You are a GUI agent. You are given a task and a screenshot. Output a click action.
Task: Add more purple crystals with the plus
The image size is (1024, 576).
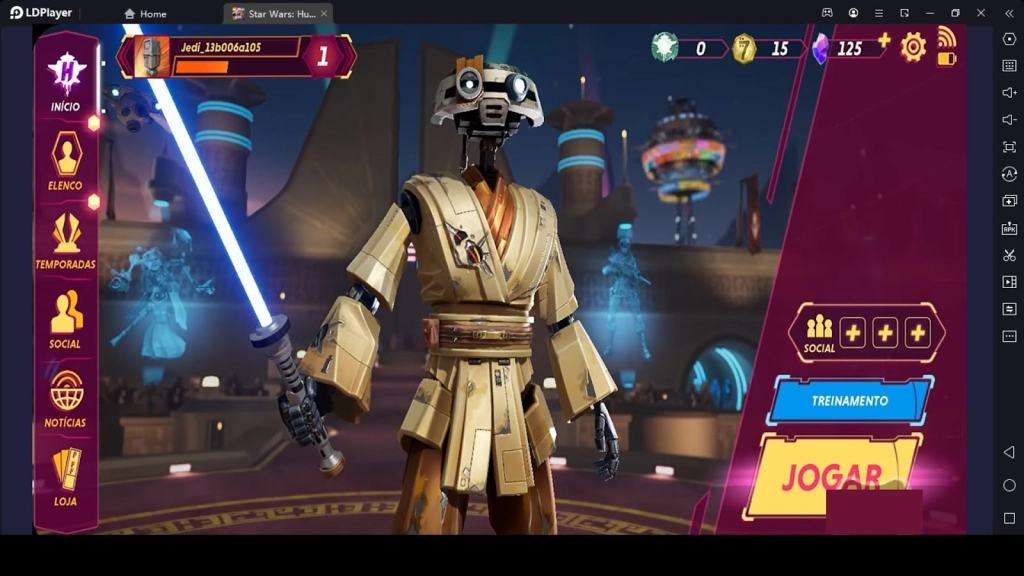coord(884,40)
